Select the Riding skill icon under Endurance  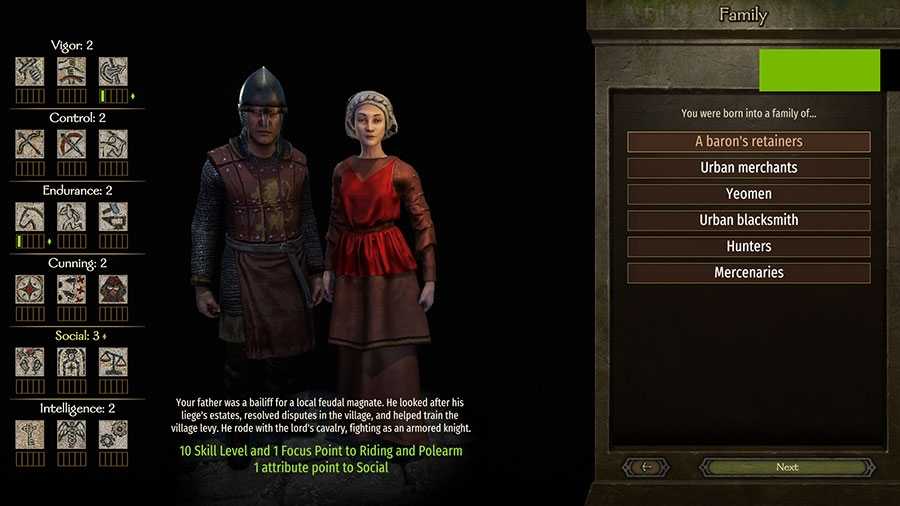pos(29,217)
